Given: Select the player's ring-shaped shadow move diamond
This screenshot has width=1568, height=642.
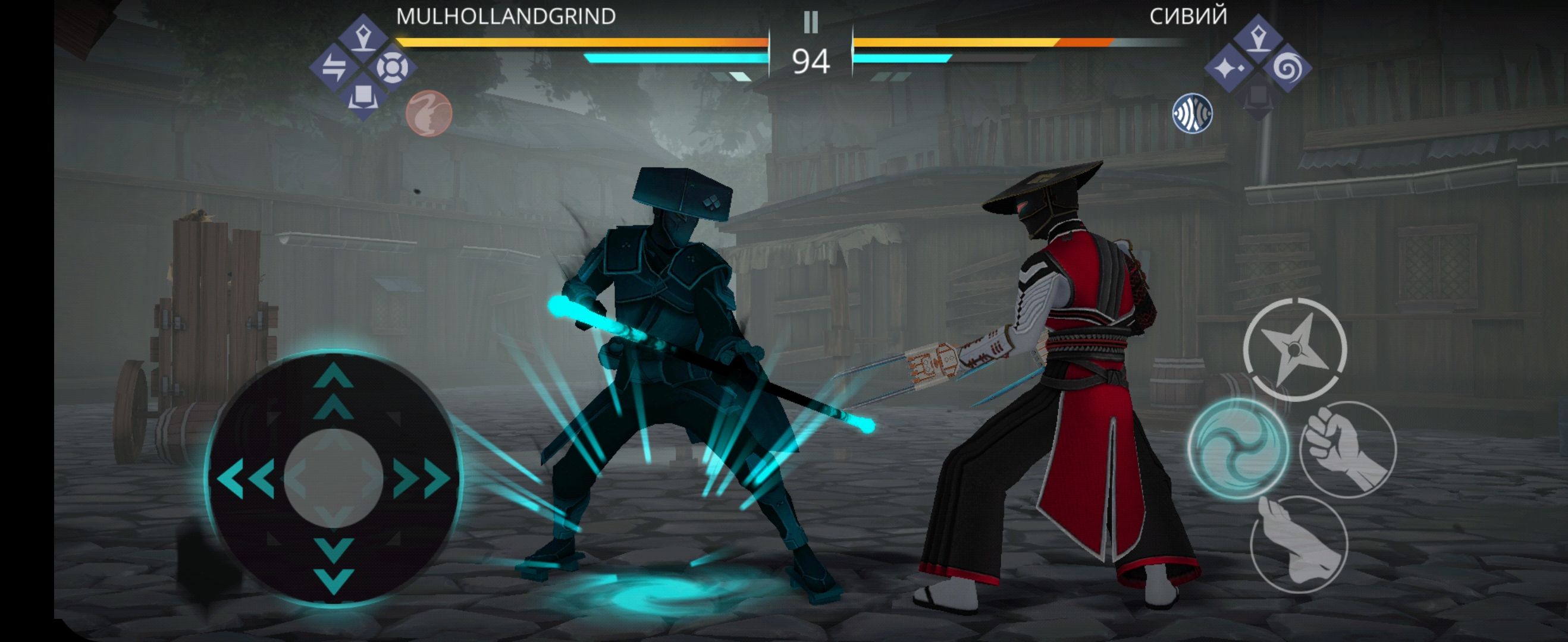Looking at the screenshot, I should [x=392, y=67].
